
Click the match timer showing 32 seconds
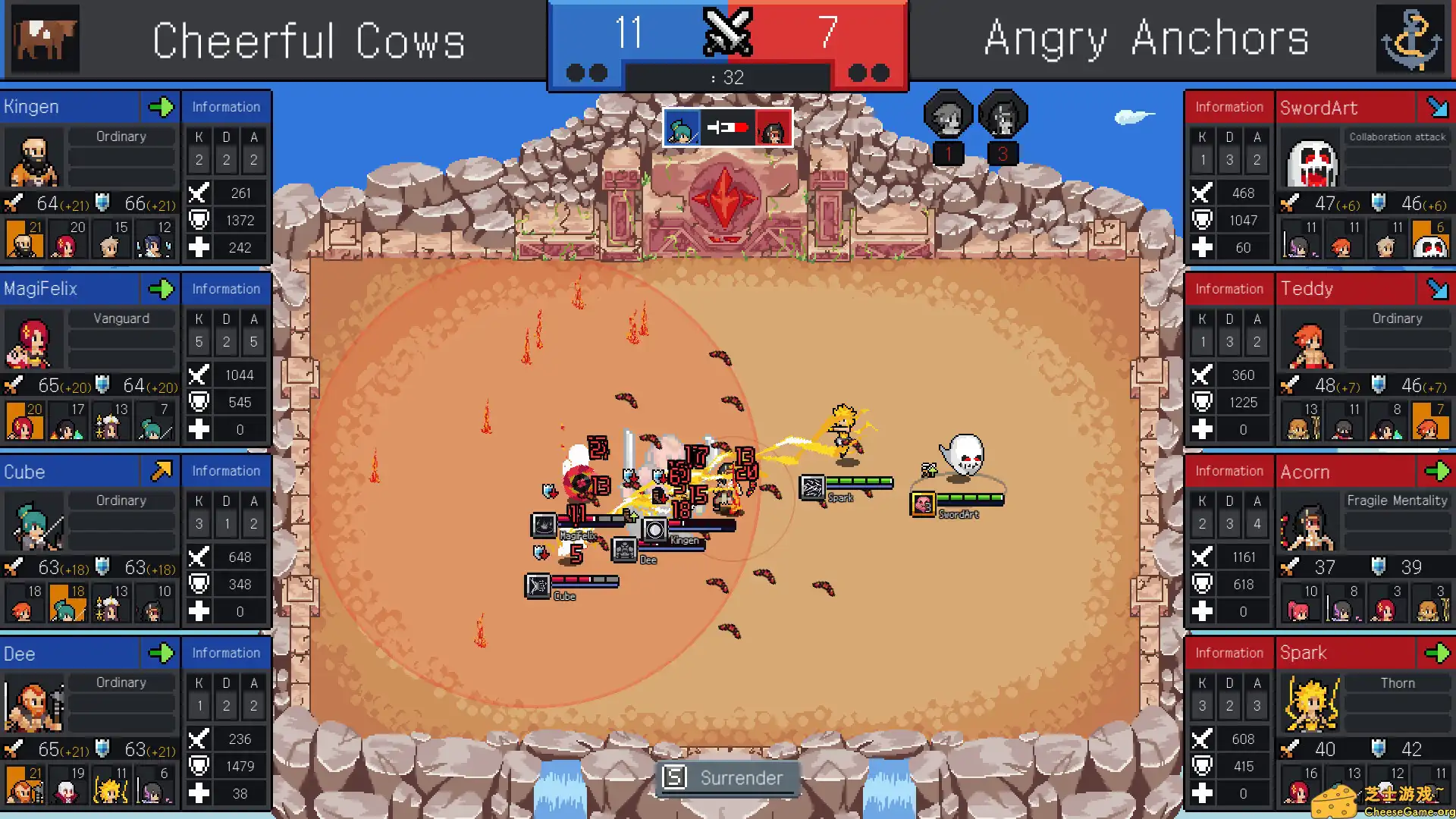(x=726, y=75)
